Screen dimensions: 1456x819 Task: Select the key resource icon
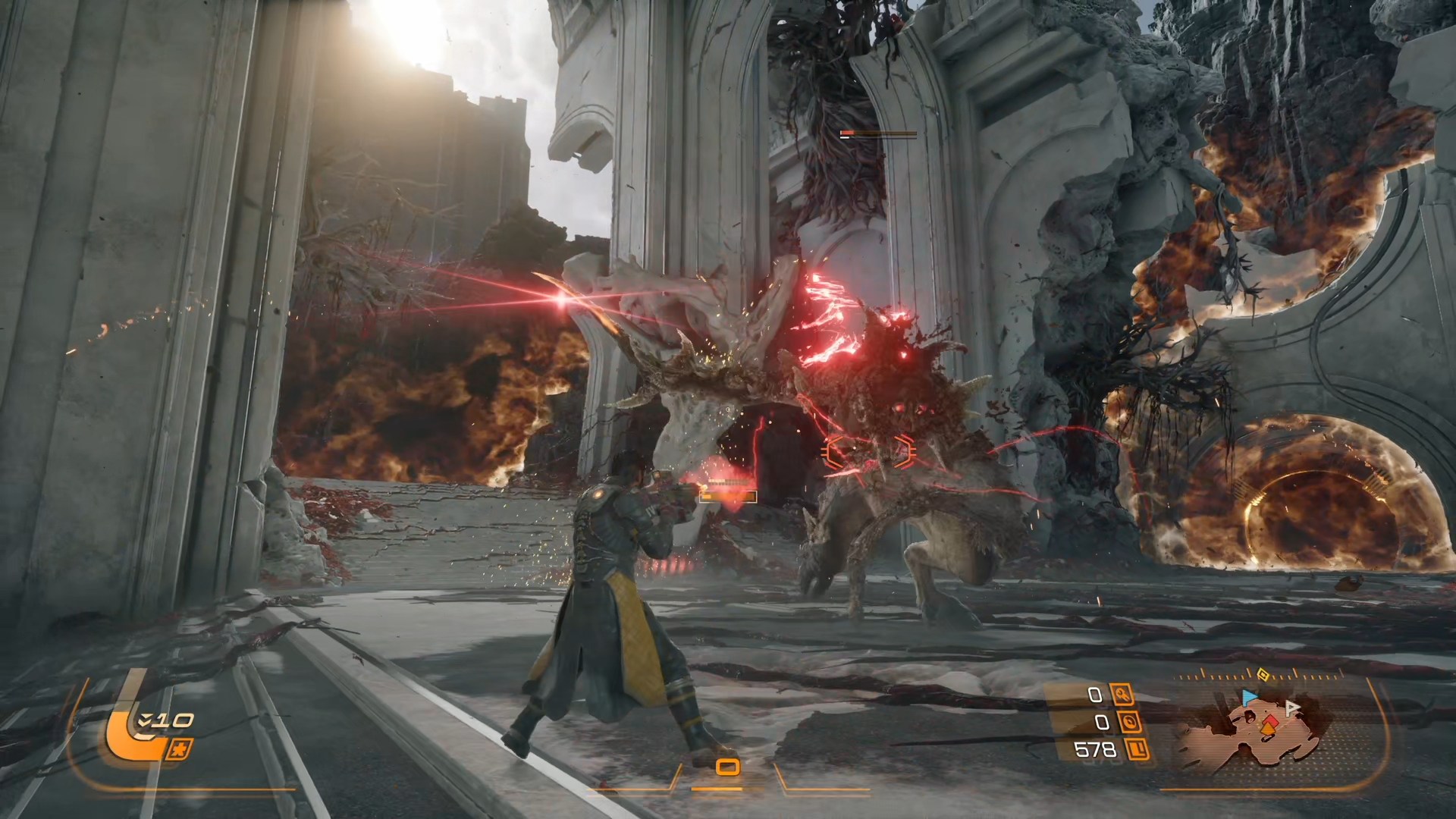point(1122,694)
